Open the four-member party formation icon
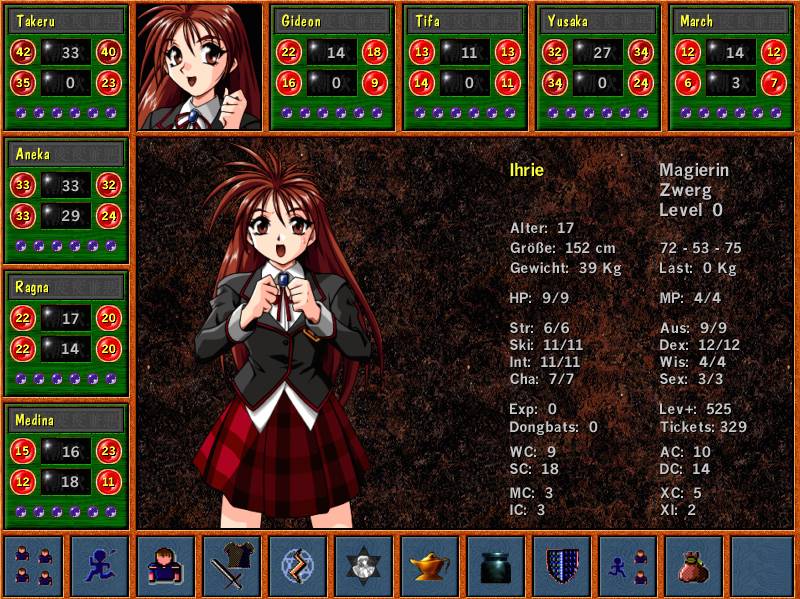Viewport: 800px width, 599px height. [x=33, y=566]
